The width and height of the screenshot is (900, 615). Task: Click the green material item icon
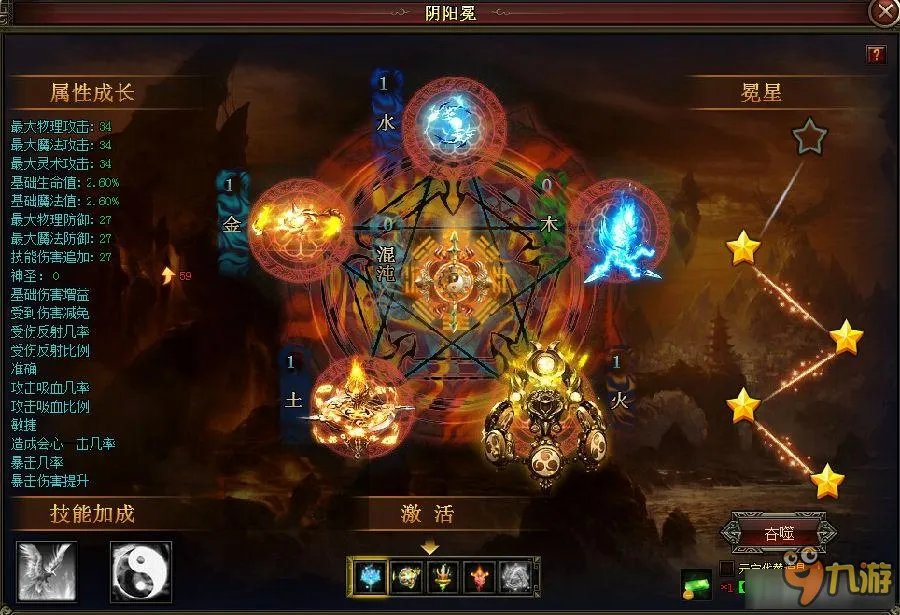[696, 584]
